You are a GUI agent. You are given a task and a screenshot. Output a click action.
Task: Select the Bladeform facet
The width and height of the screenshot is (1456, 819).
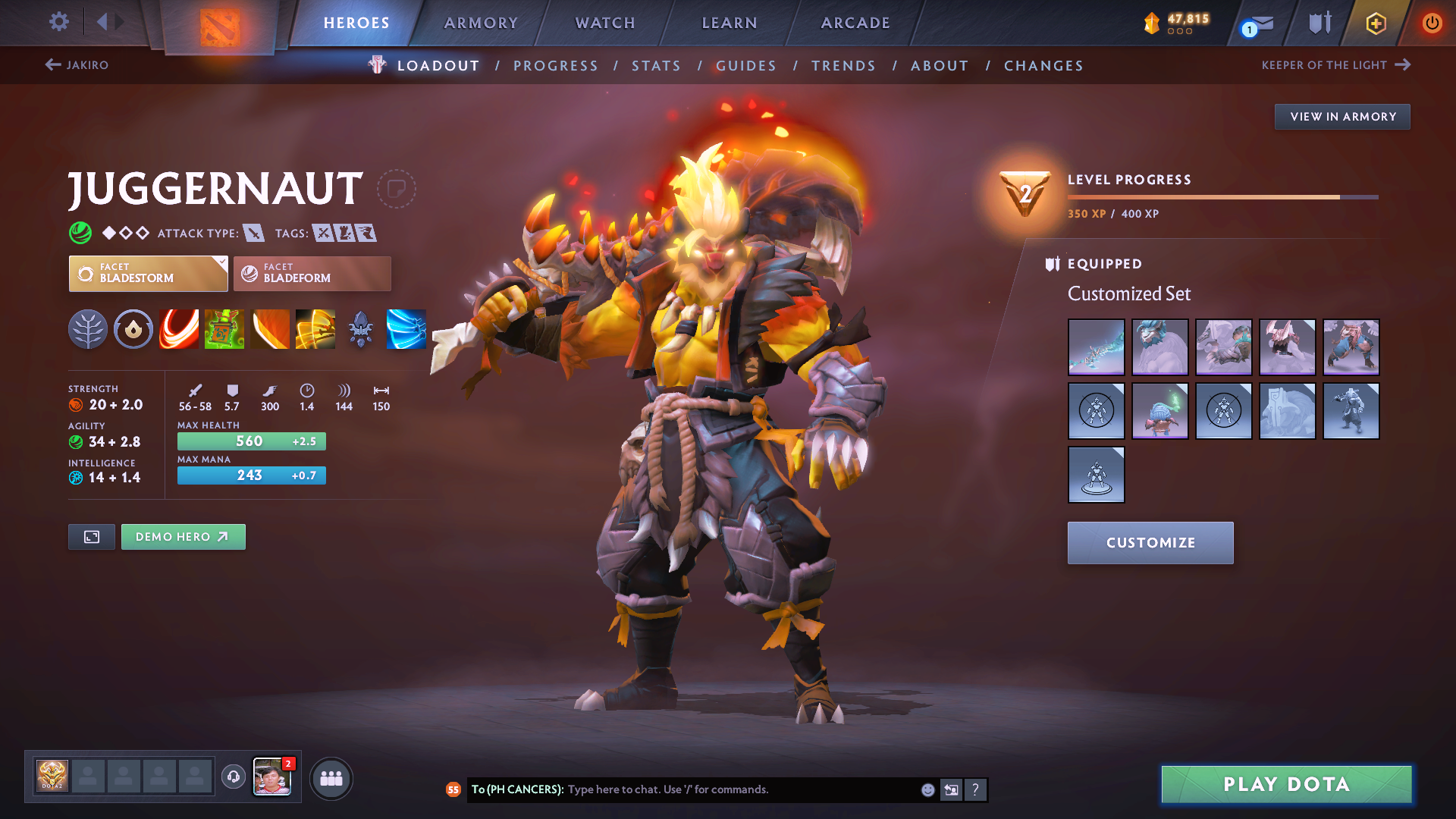311,274
